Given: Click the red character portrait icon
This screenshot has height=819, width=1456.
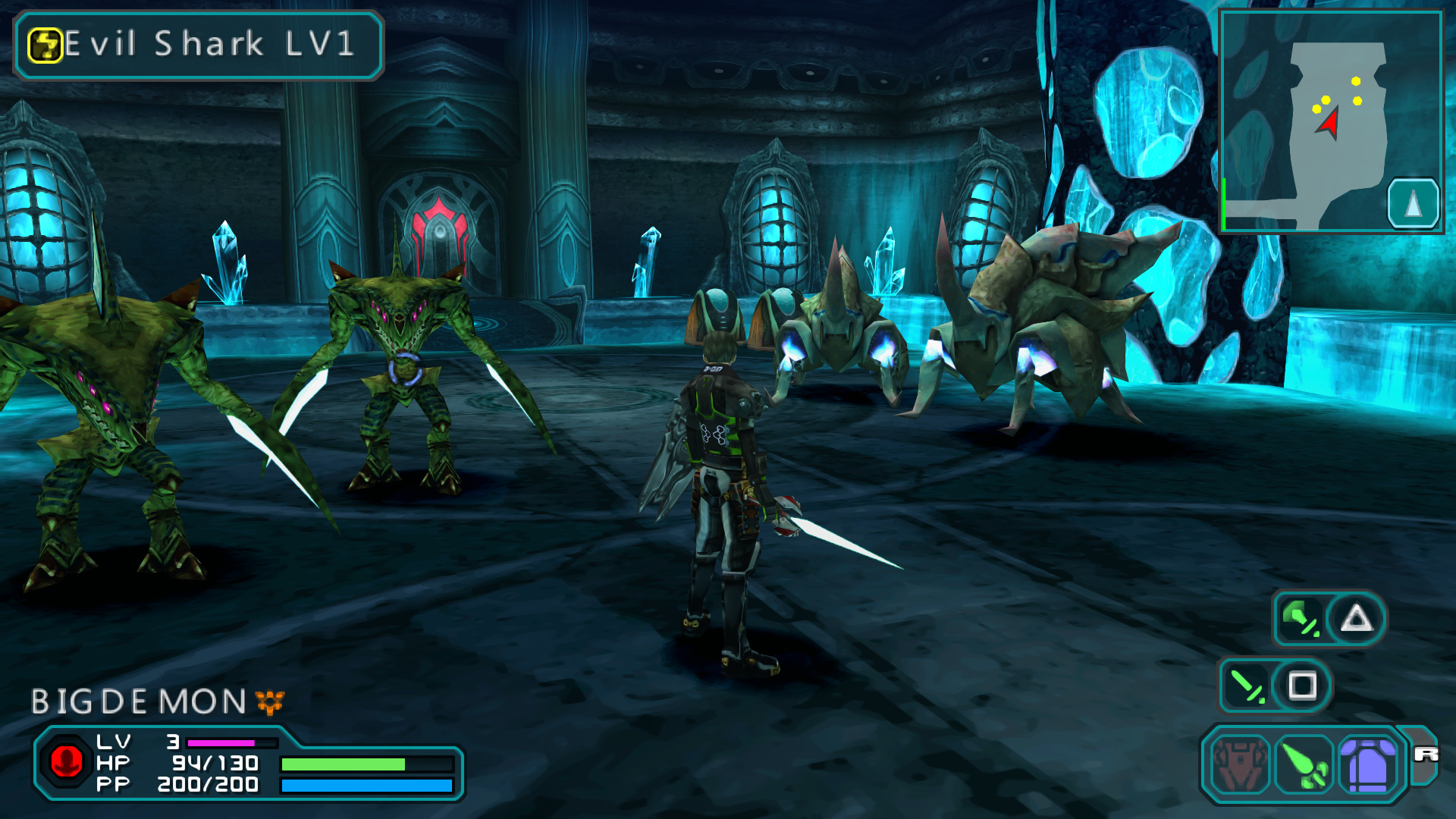Looking at the screenshot, I should point(66,761).
